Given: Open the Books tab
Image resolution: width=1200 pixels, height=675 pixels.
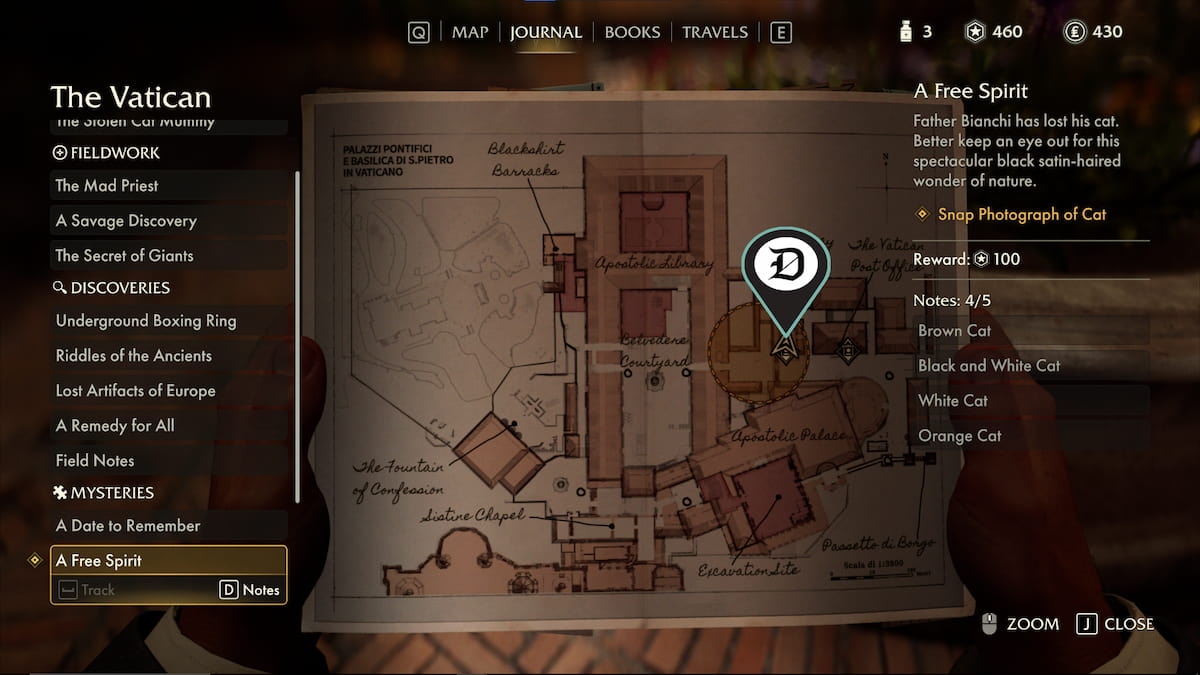Looking at the screenshot, I should pos(632,32).
